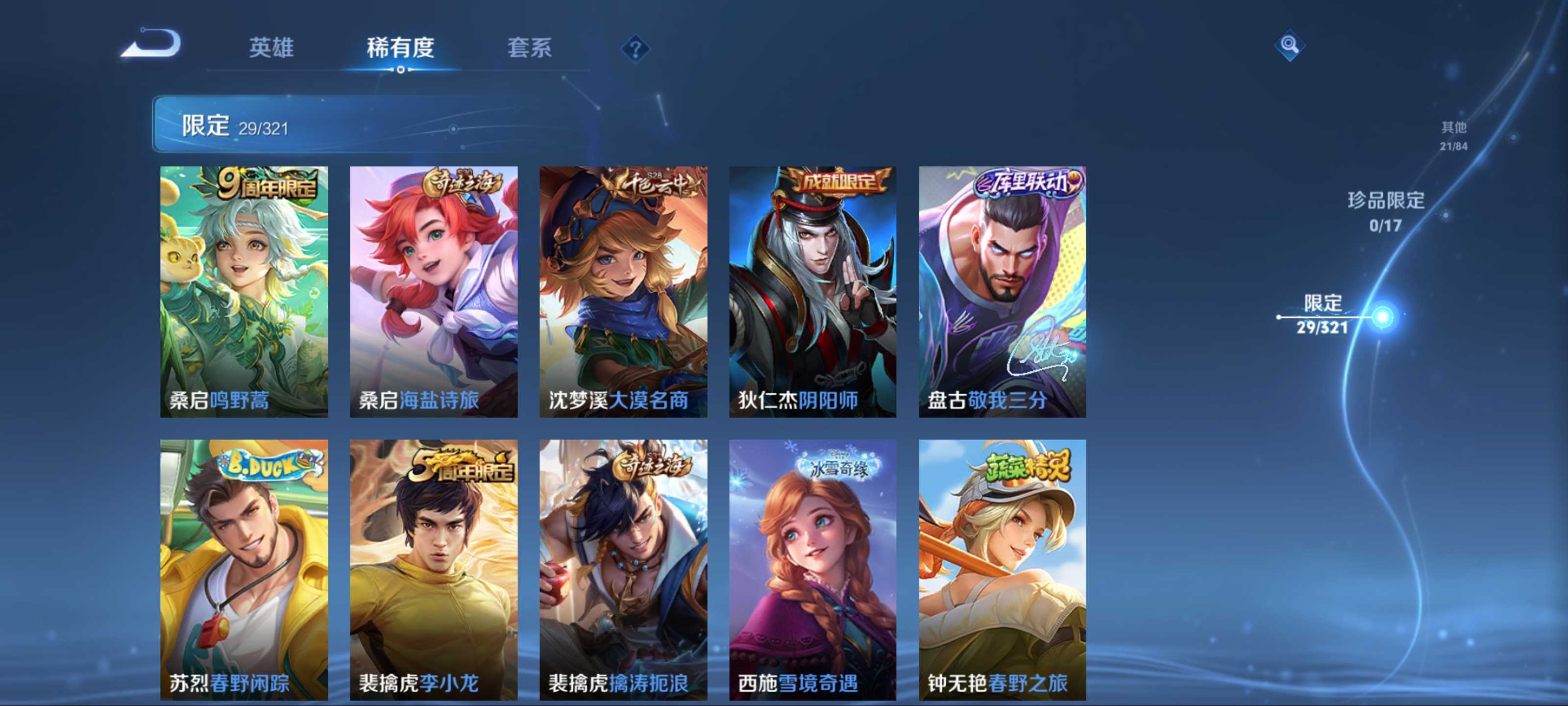Open the 裴擒虎 李小龙 skin card

click(x=433, y=570)
